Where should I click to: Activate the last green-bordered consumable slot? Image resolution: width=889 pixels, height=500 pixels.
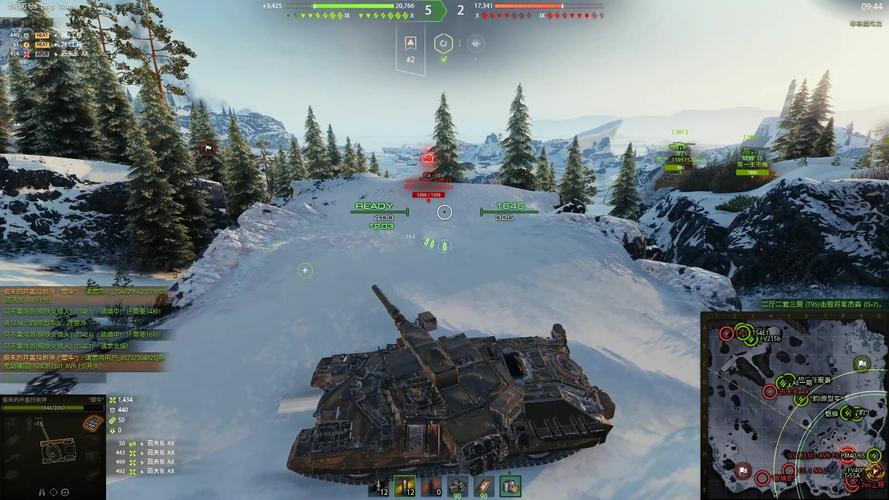(510, 486)
